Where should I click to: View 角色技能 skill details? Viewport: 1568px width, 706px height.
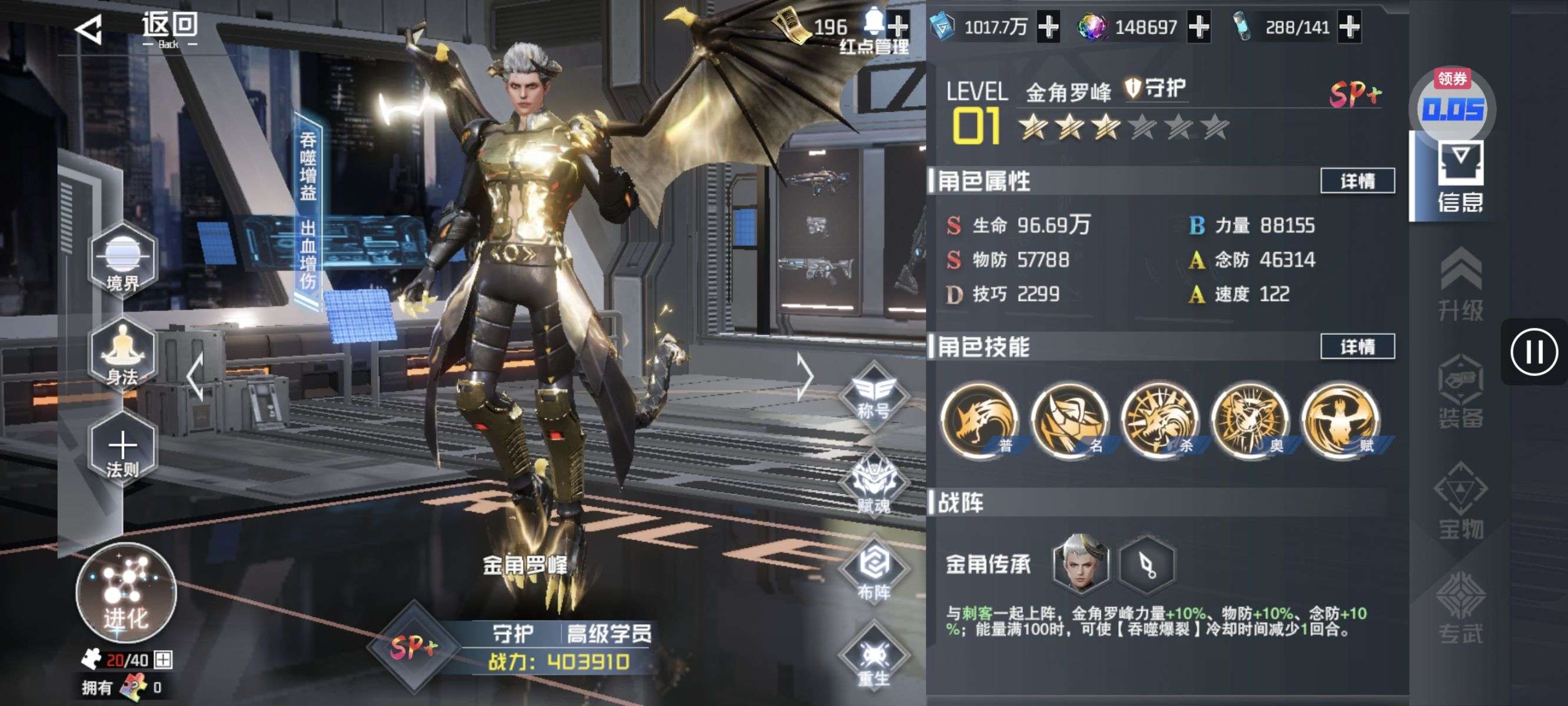(x=1357, y=347)
